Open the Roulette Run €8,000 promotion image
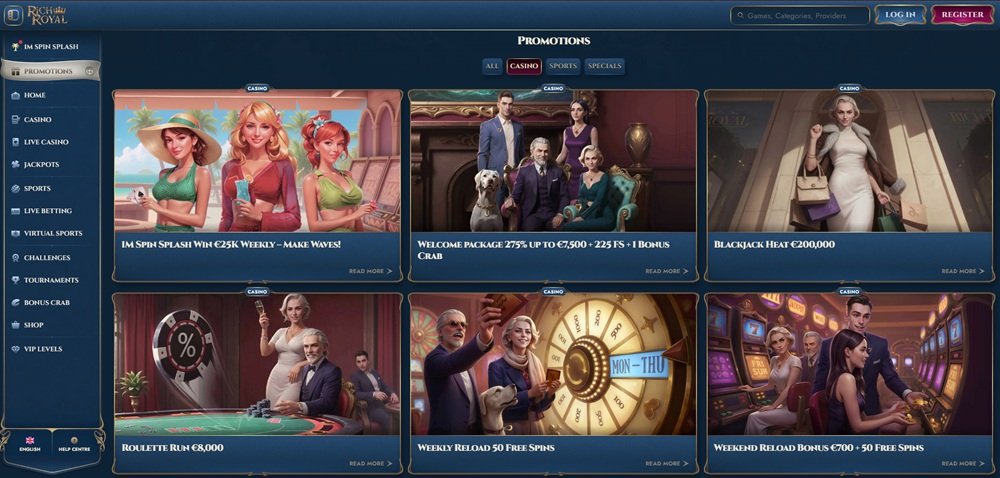This screenshot has width=1000, height=478. [x=257, y=365]
